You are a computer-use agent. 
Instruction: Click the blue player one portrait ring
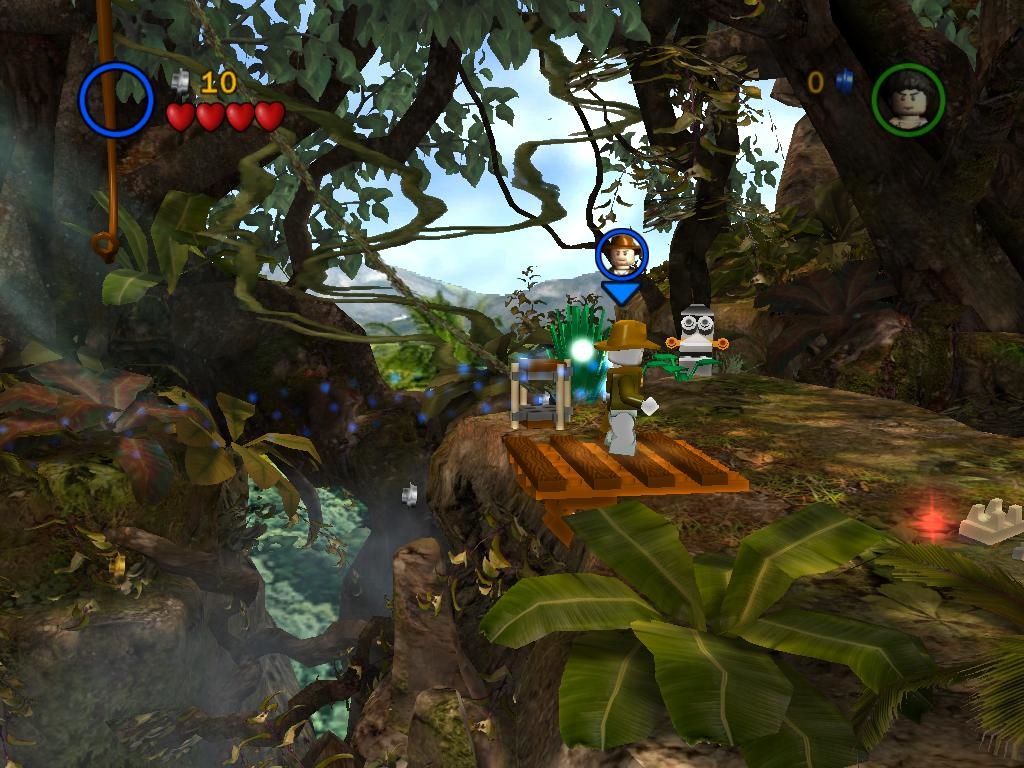click(116, 99)
